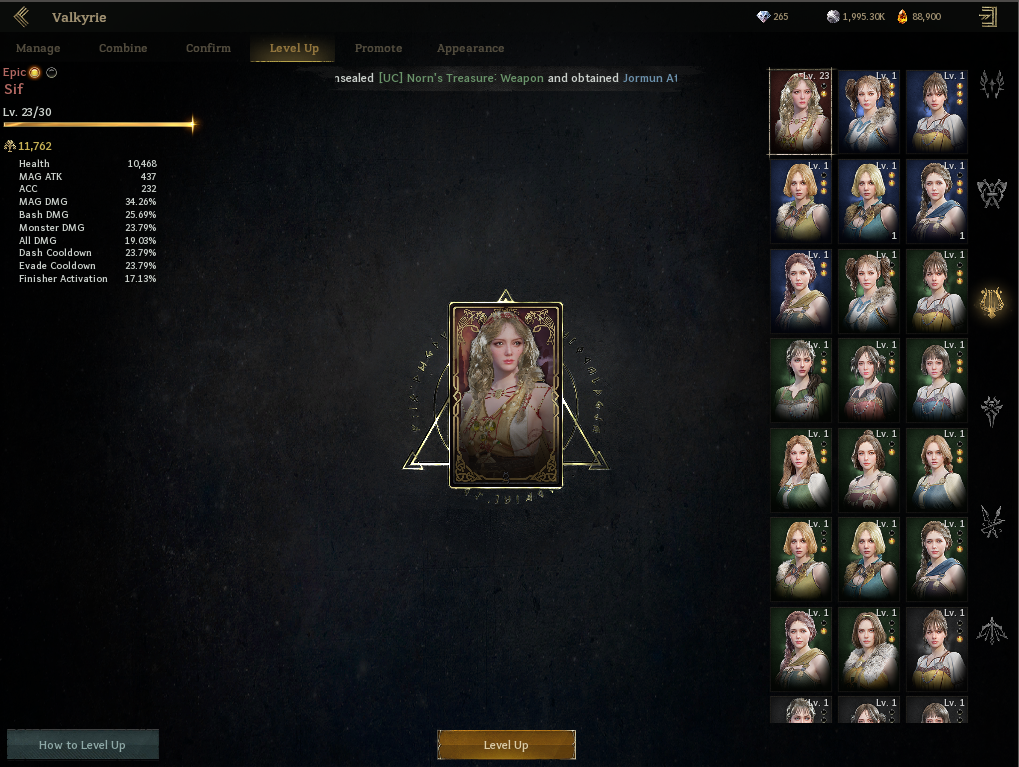
Task: Choose the glowing lyre class filter
Action: [x=992, y=302]
